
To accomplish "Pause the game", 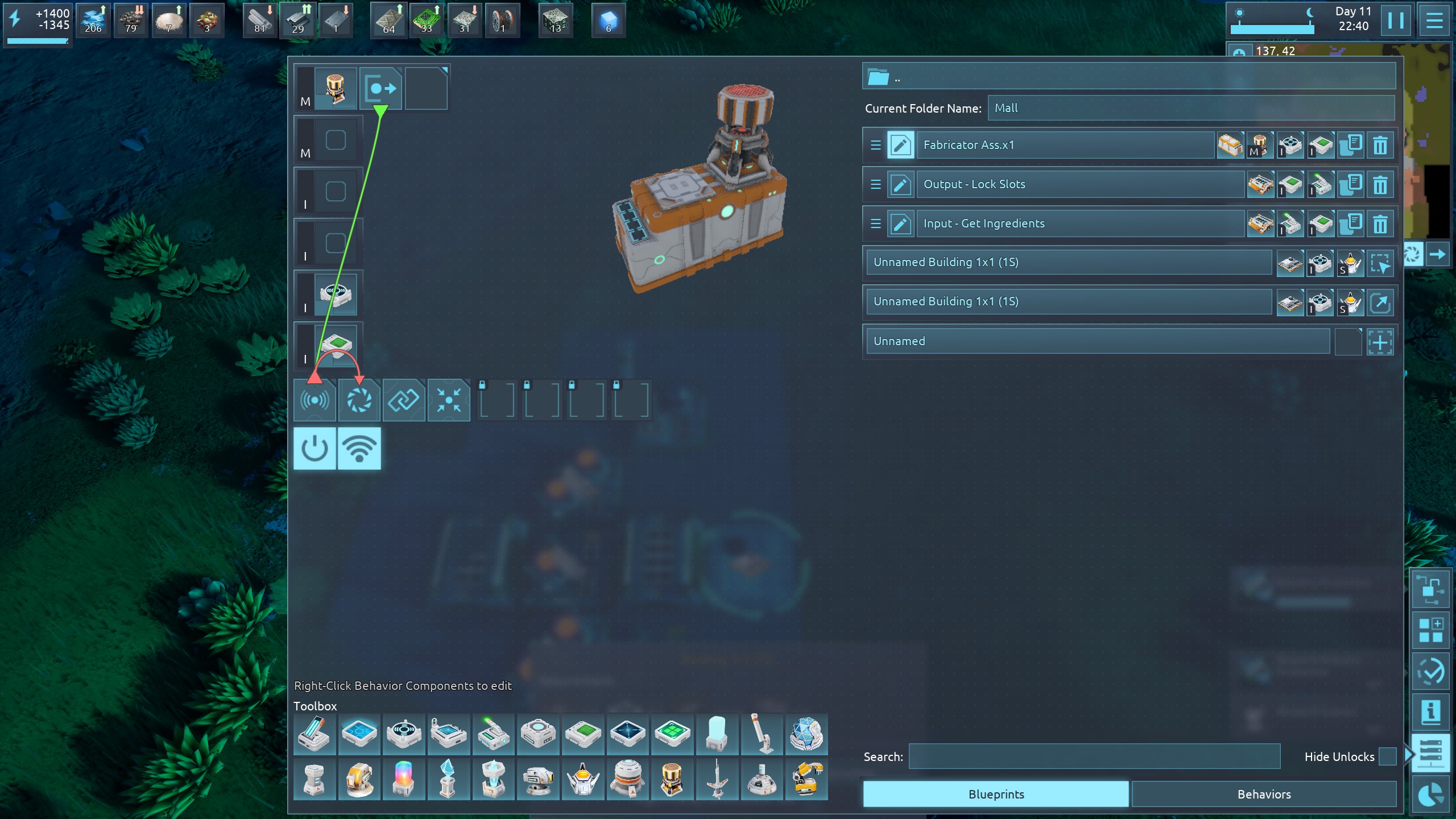I will pyautogui.click(x=1395, y=21).
